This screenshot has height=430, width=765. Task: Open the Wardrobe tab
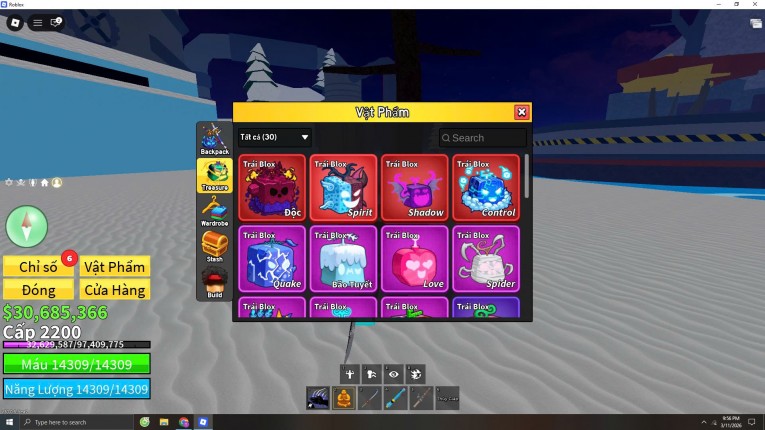point(214,211)
